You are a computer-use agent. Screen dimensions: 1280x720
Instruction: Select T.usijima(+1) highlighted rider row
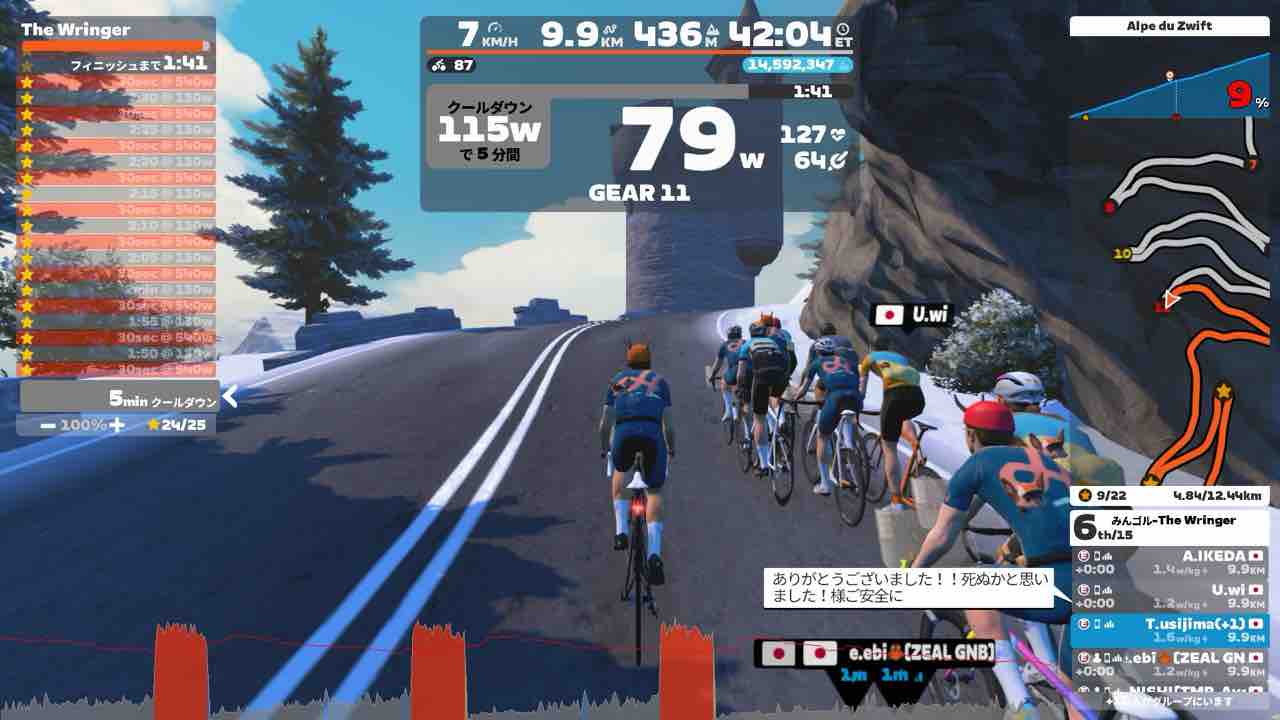tap(1168, 630)
